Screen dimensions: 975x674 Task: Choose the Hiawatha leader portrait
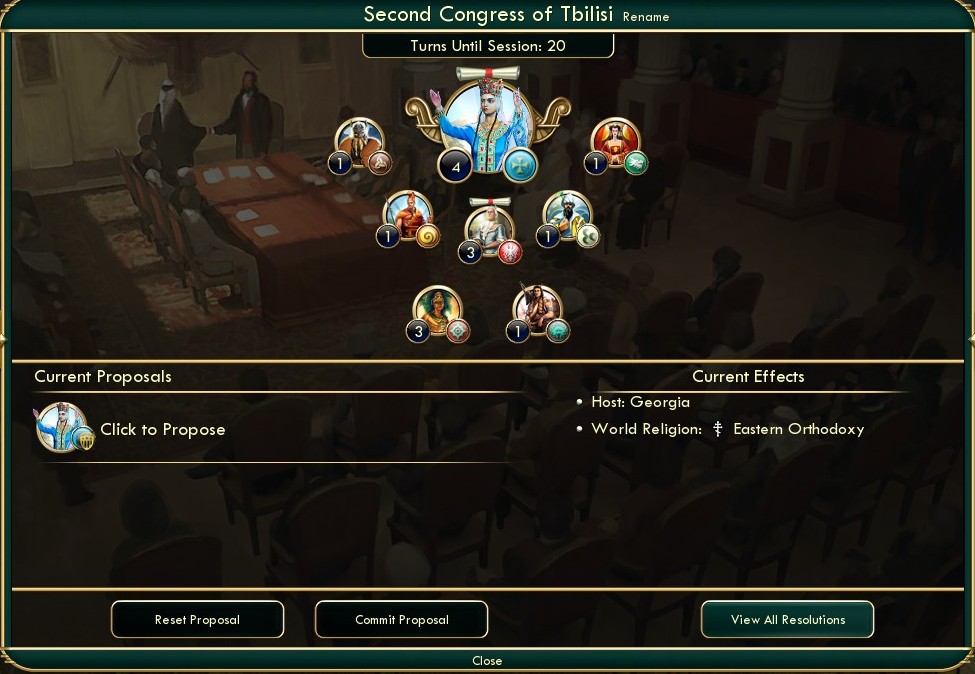(x=536, y=310)
